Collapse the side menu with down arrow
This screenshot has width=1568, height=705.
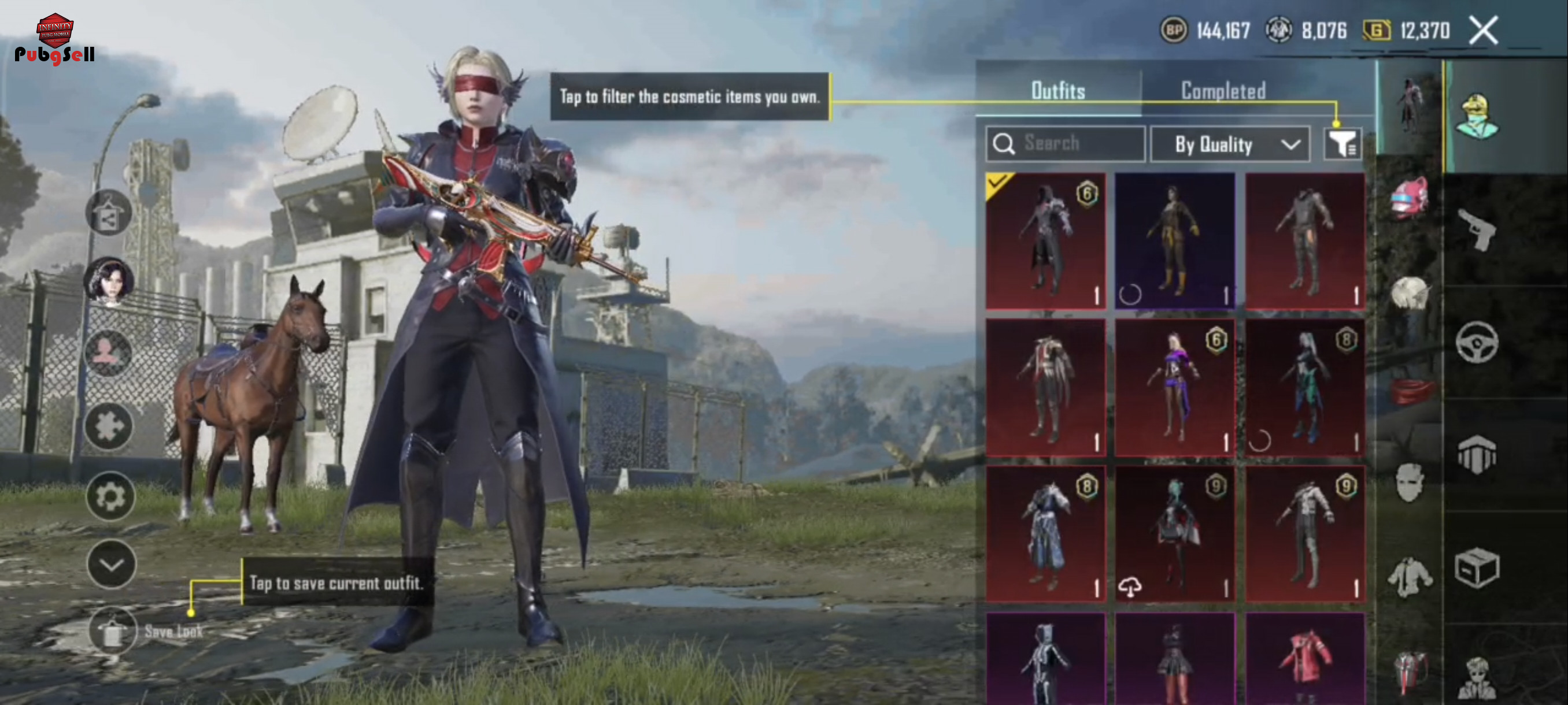[x=111, y=565]
